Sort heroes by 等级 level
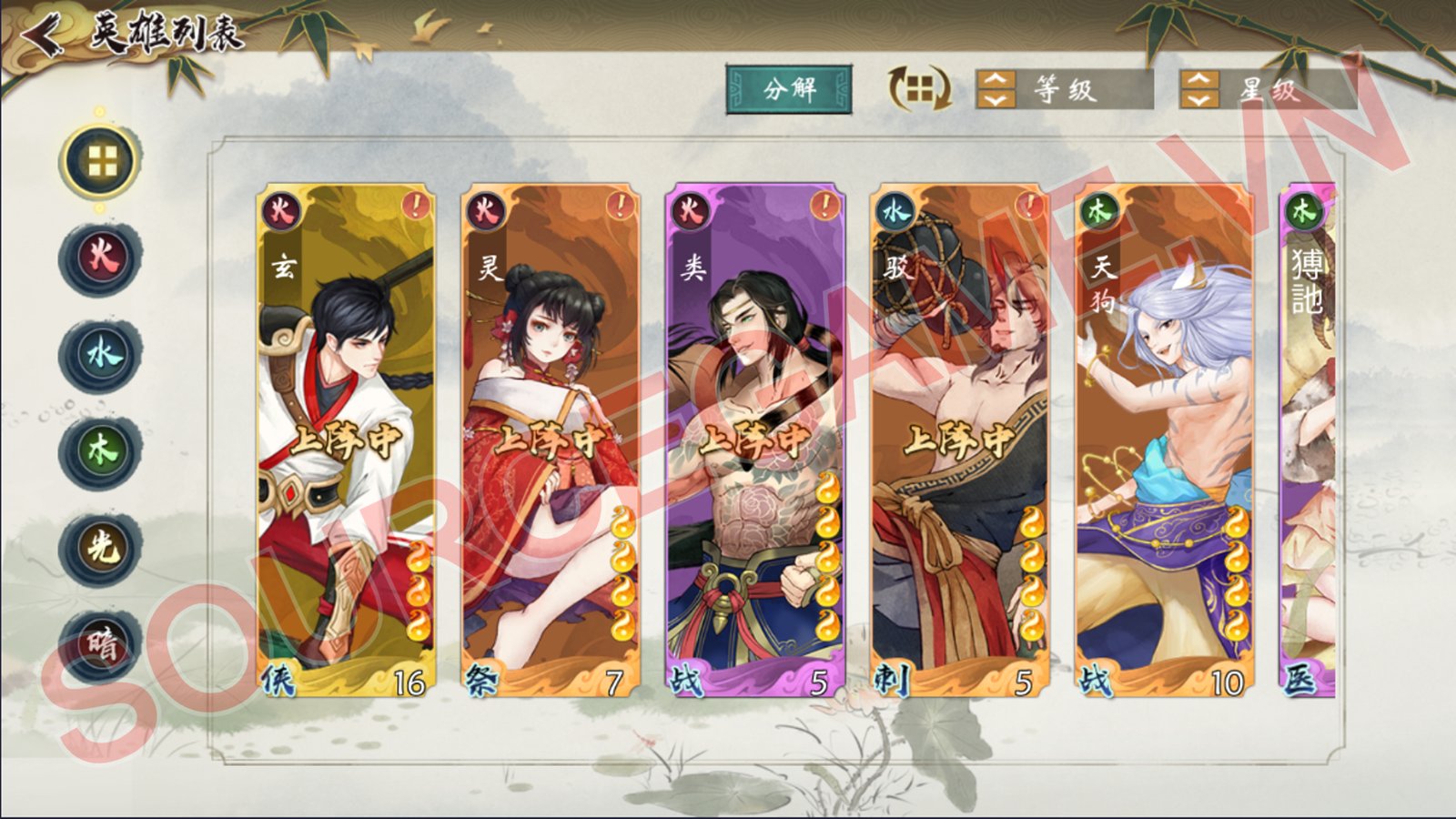The width and height of the screenshot is (1456, 819). point(1063,90)
